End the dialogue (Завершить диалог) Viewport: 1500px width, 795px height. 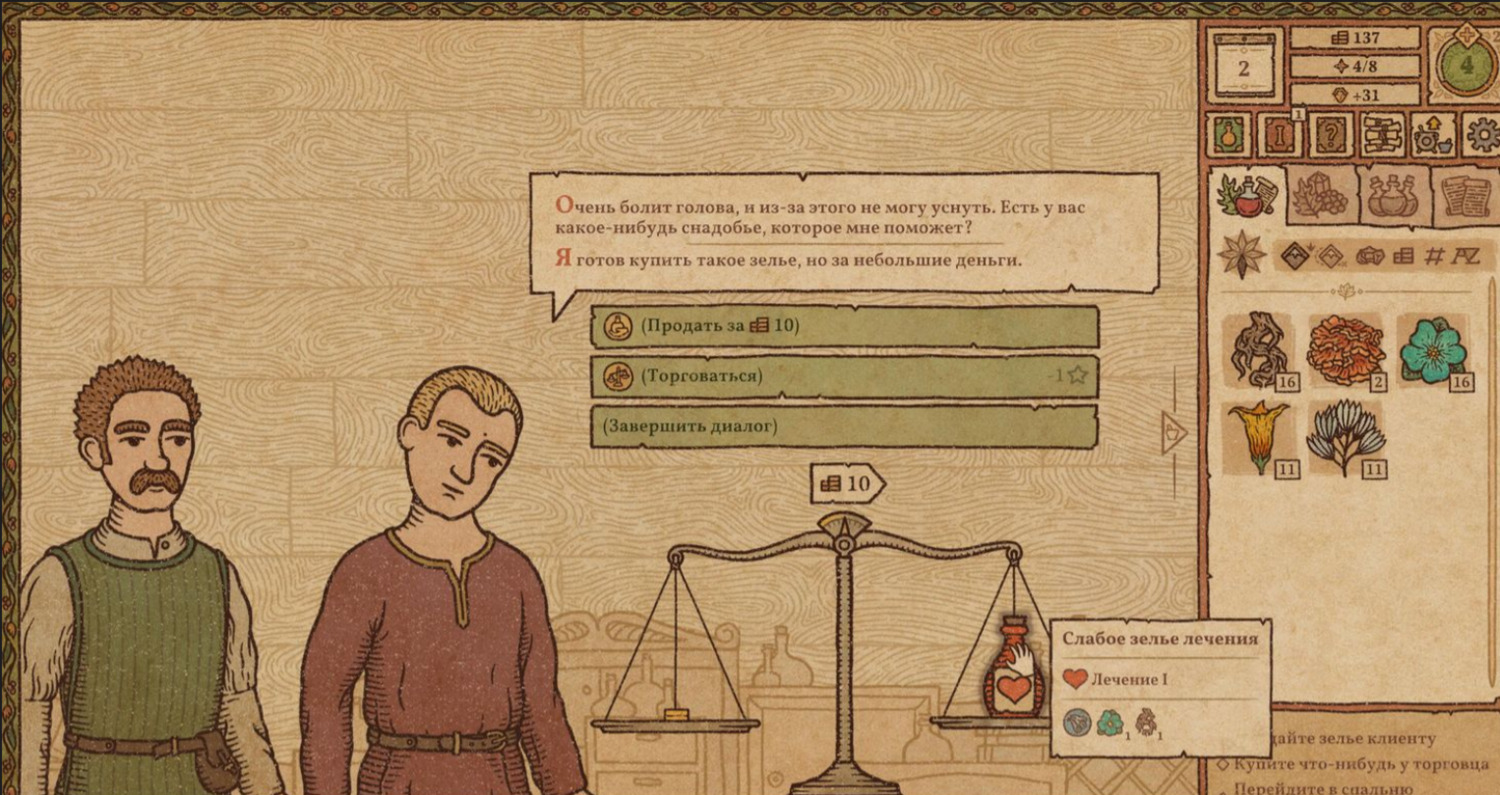point(843,427)
